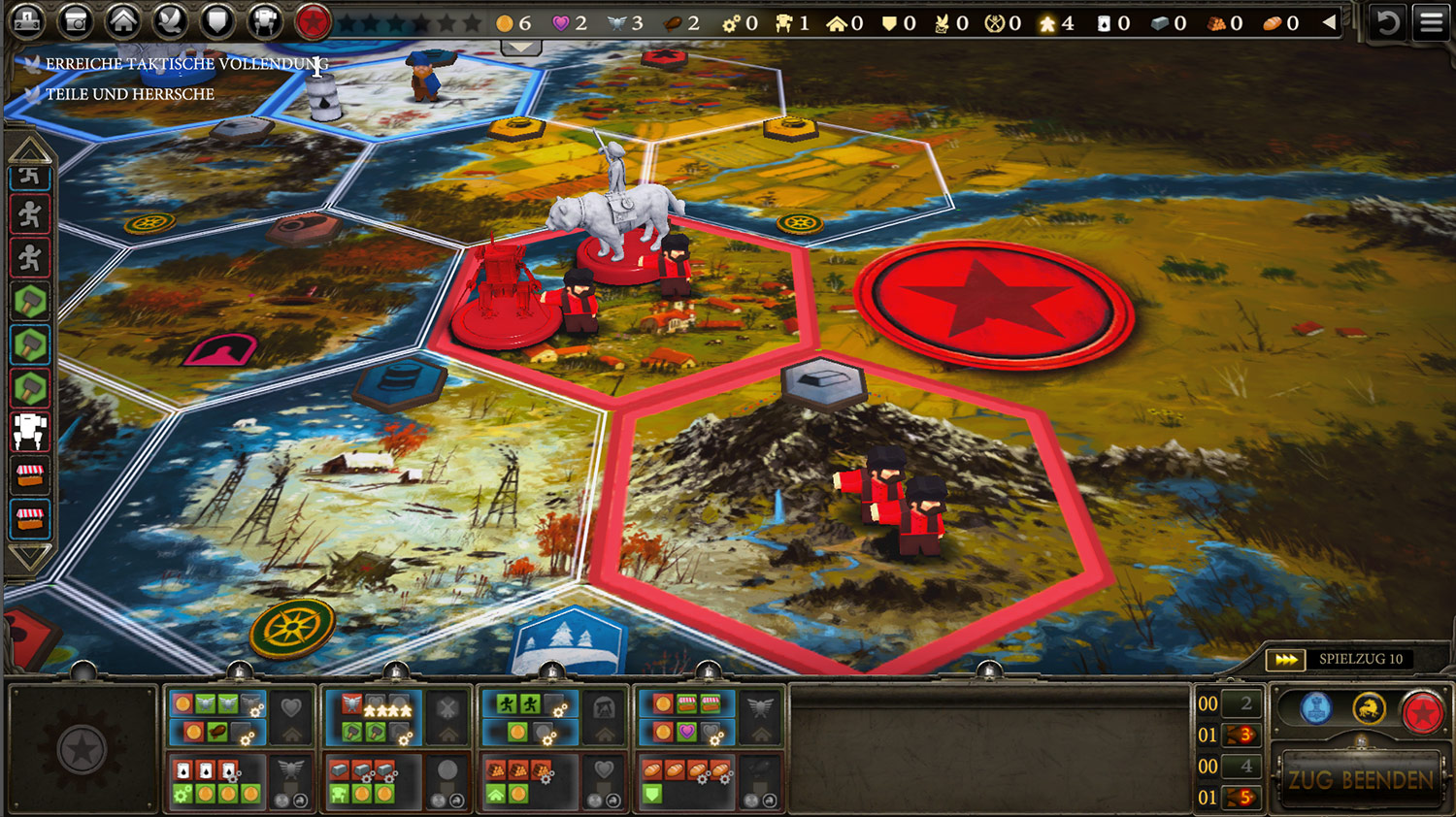1456x817 pixels.
Task: Open the mech overview icon
Action: [264, 20]
